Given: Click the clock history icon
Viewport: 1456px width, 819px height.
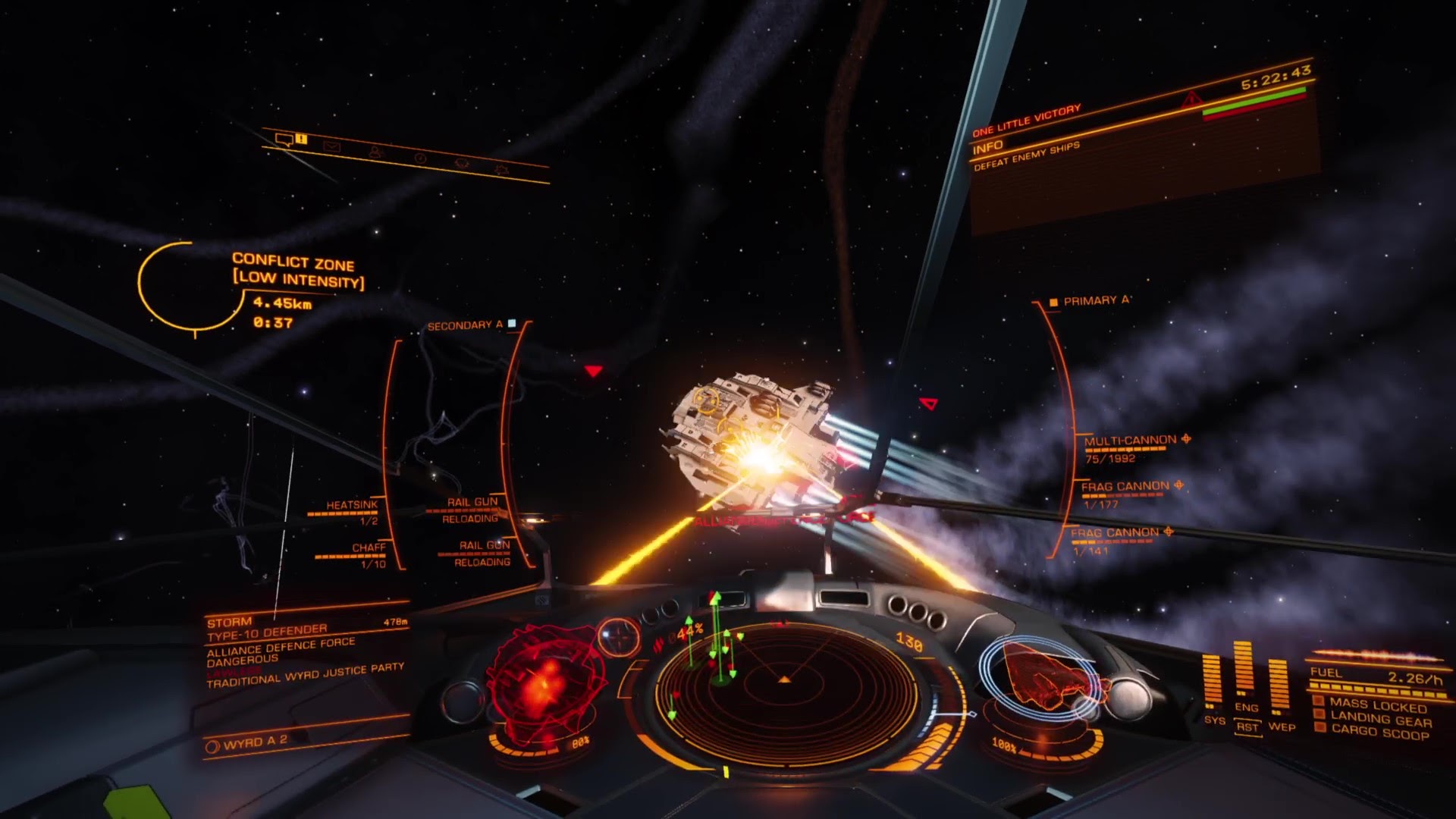Looking at the screenshot, I should [420, 158].
